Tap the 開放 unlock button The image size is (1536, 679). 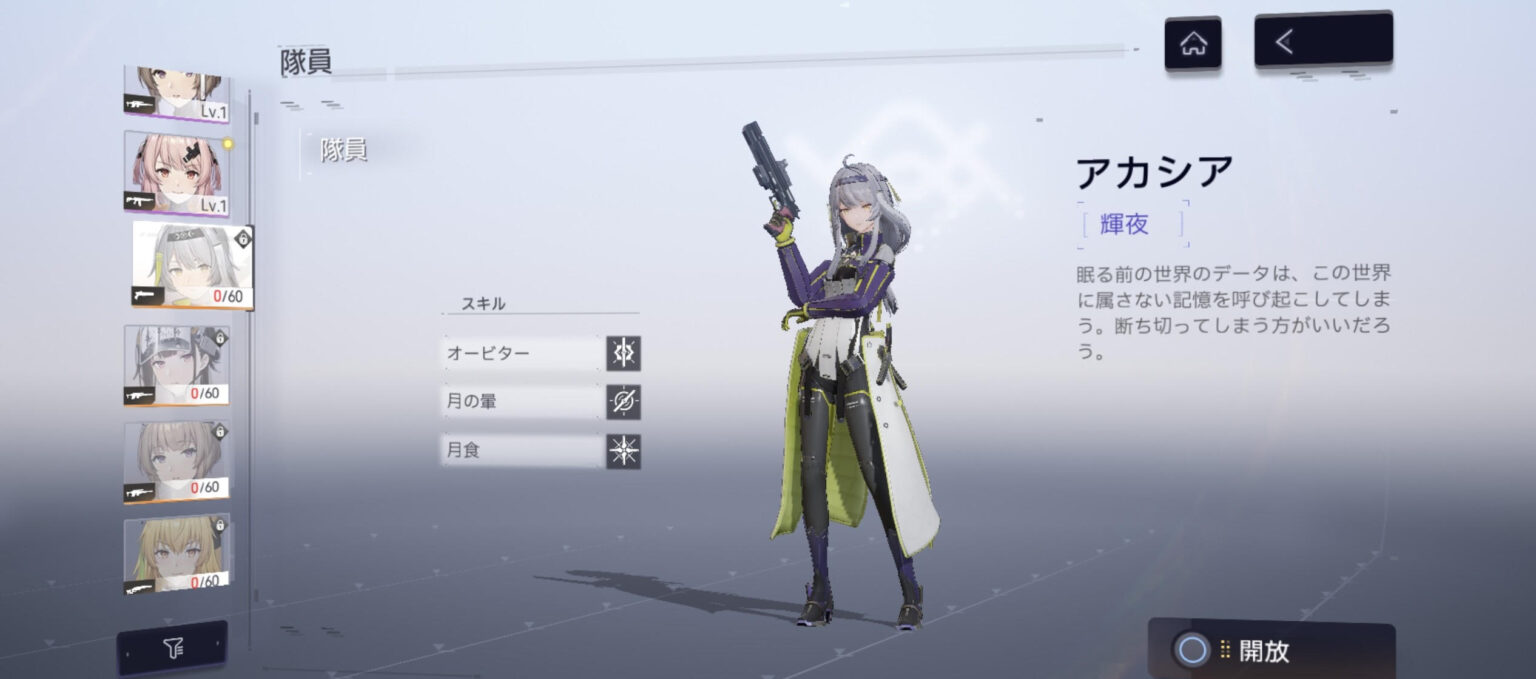(x=1270, y=650)
